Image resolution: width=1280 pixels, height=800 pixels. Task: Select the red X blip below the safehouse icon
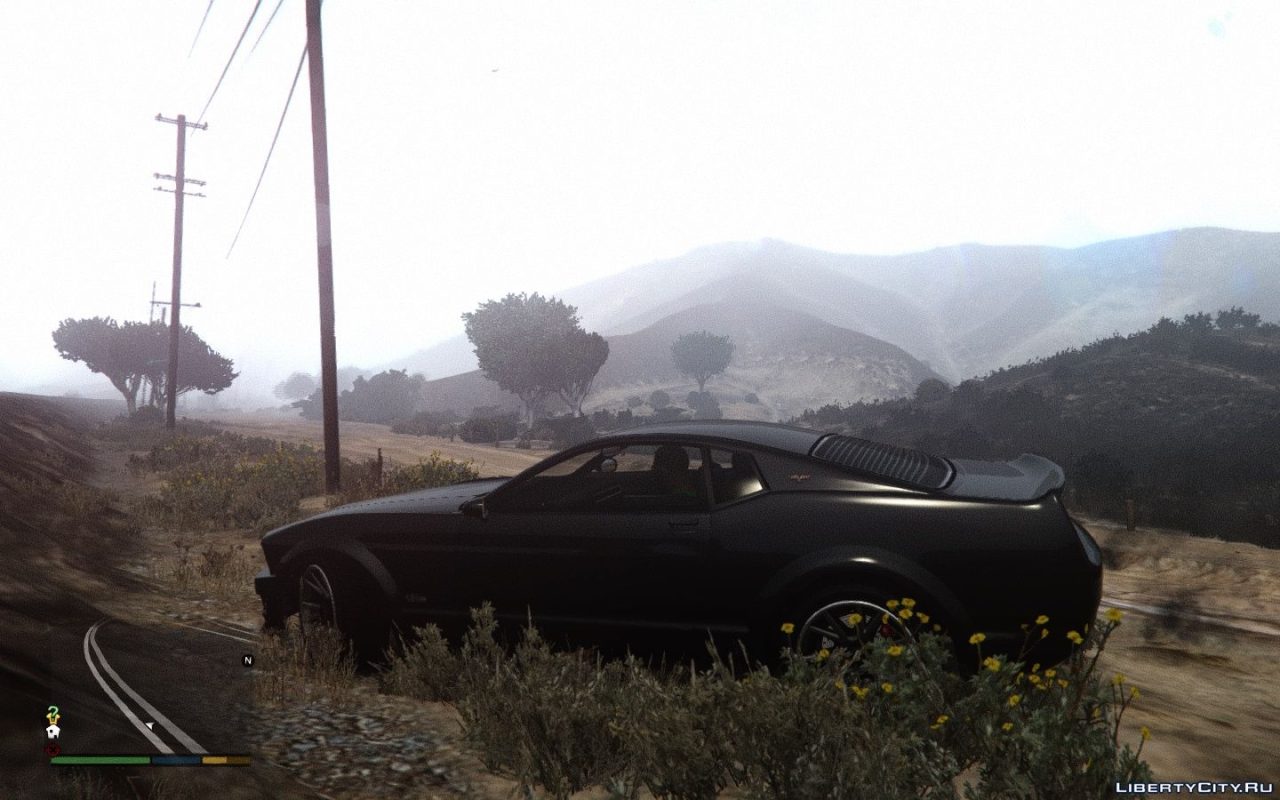(52, 747)
